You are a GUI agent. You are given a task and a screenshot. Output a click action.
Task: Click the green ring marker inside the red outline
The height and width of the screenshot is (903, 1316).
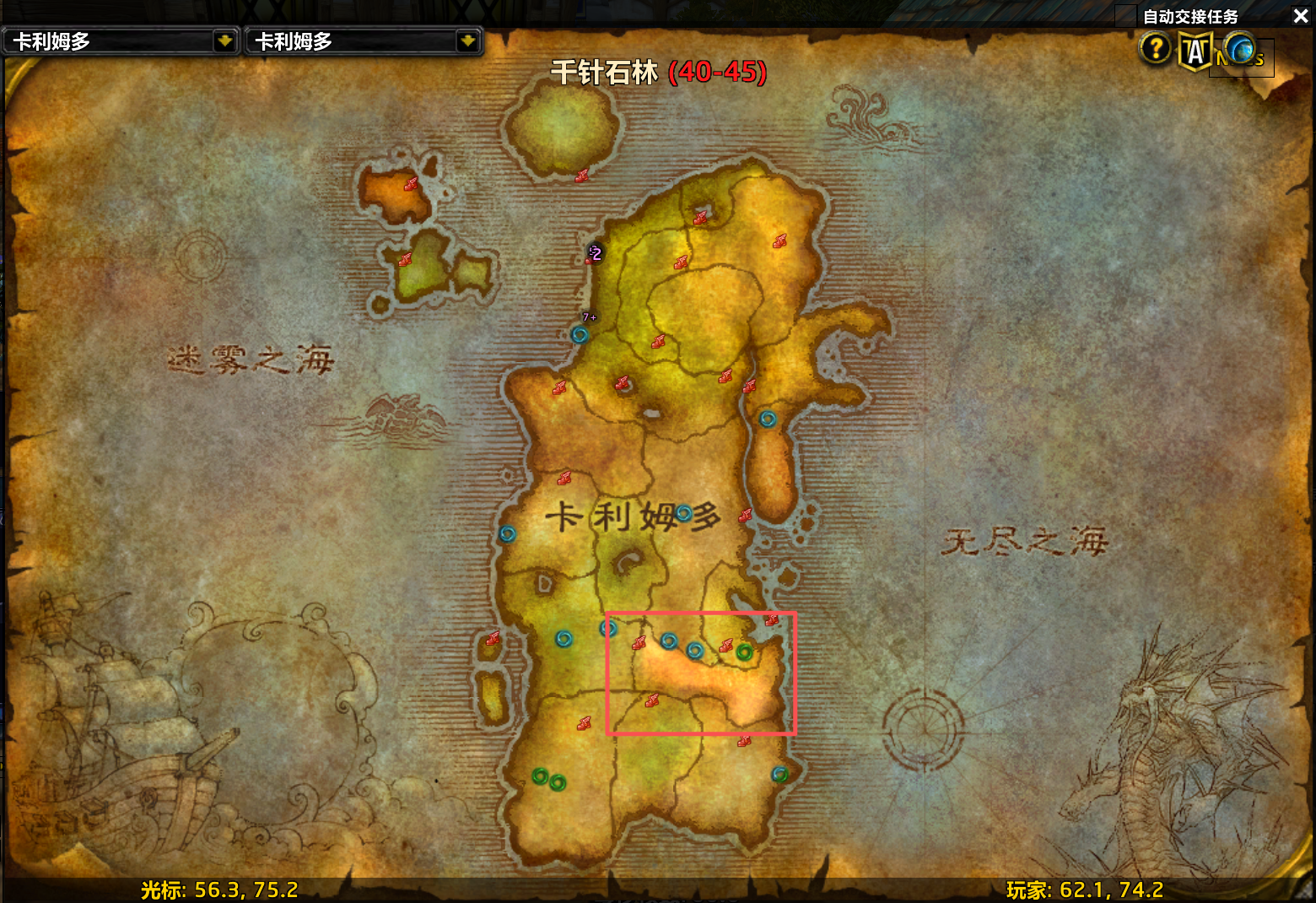[744, 652]
